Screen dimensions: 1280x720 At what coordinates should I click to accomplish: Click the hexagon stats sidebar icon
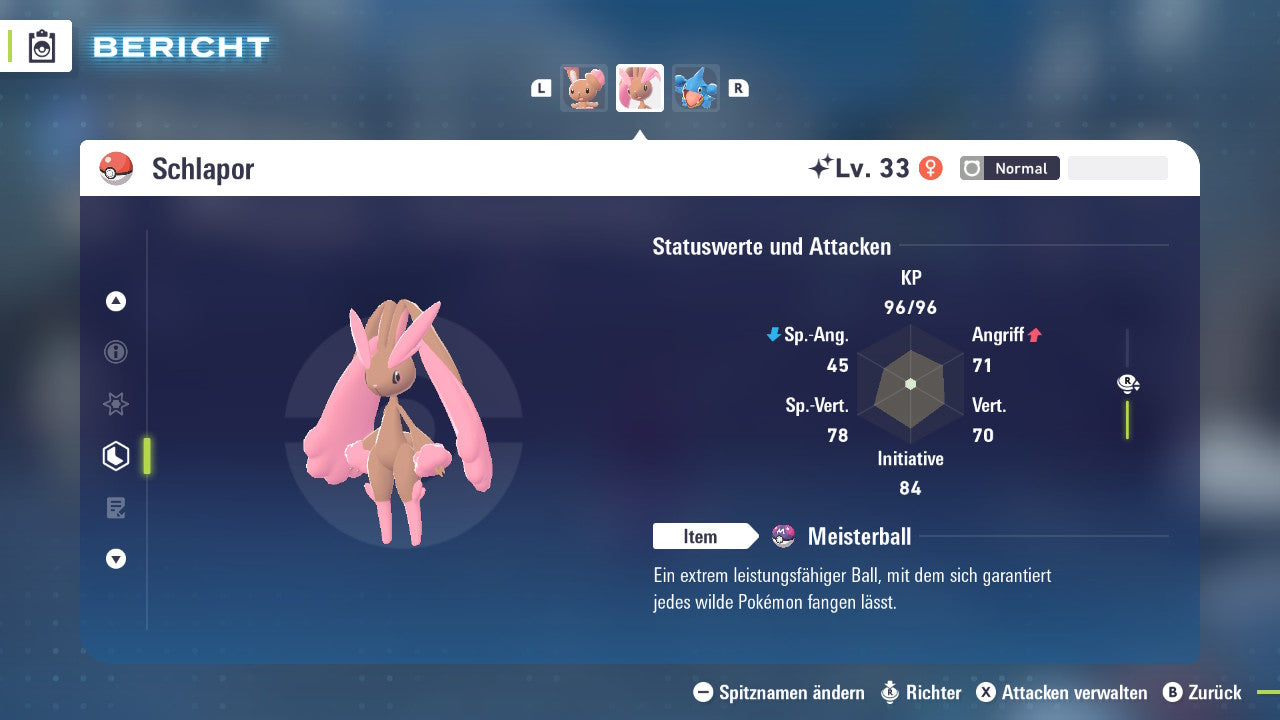[115, 455]
